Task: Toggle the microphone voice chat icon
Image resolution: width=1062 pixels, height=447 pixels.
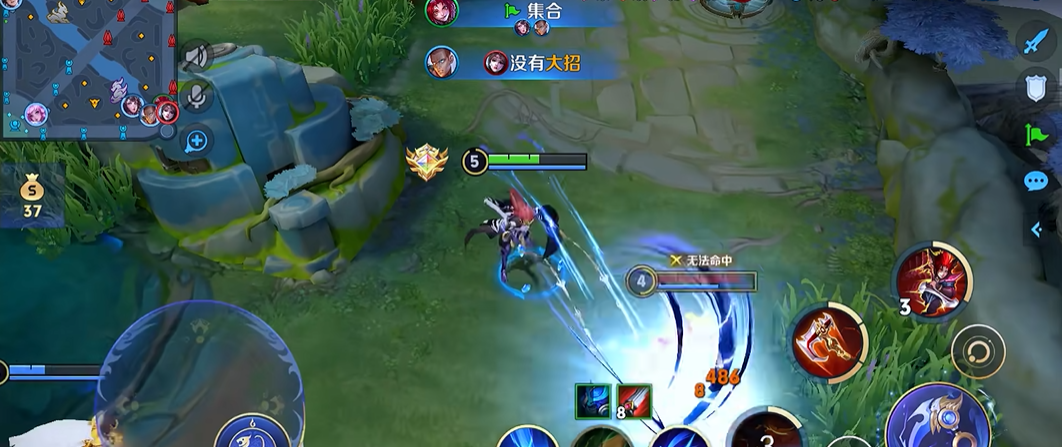Action: (197, 97)
